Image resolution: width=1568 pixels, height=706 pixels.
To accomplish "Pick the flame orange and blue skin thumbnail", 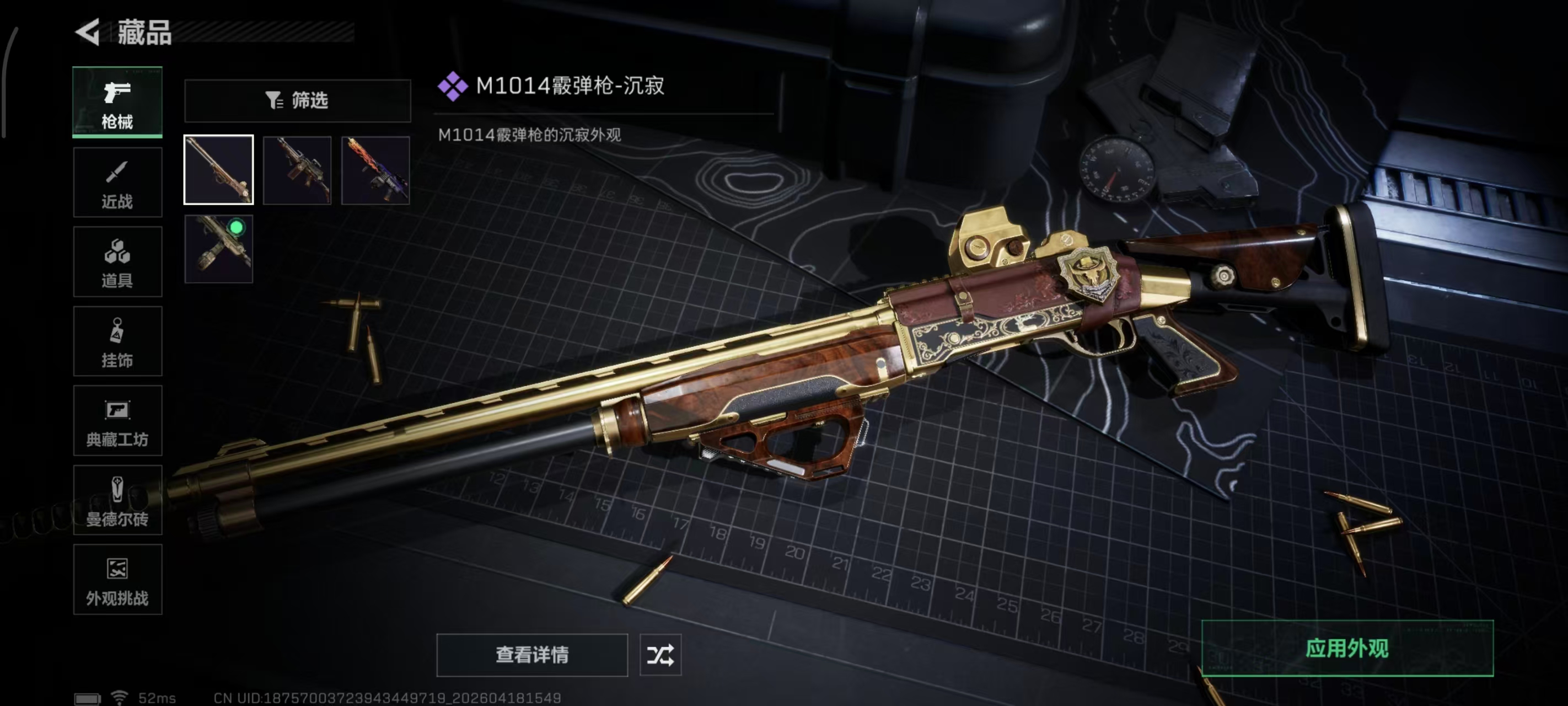I will click(375, 170).
